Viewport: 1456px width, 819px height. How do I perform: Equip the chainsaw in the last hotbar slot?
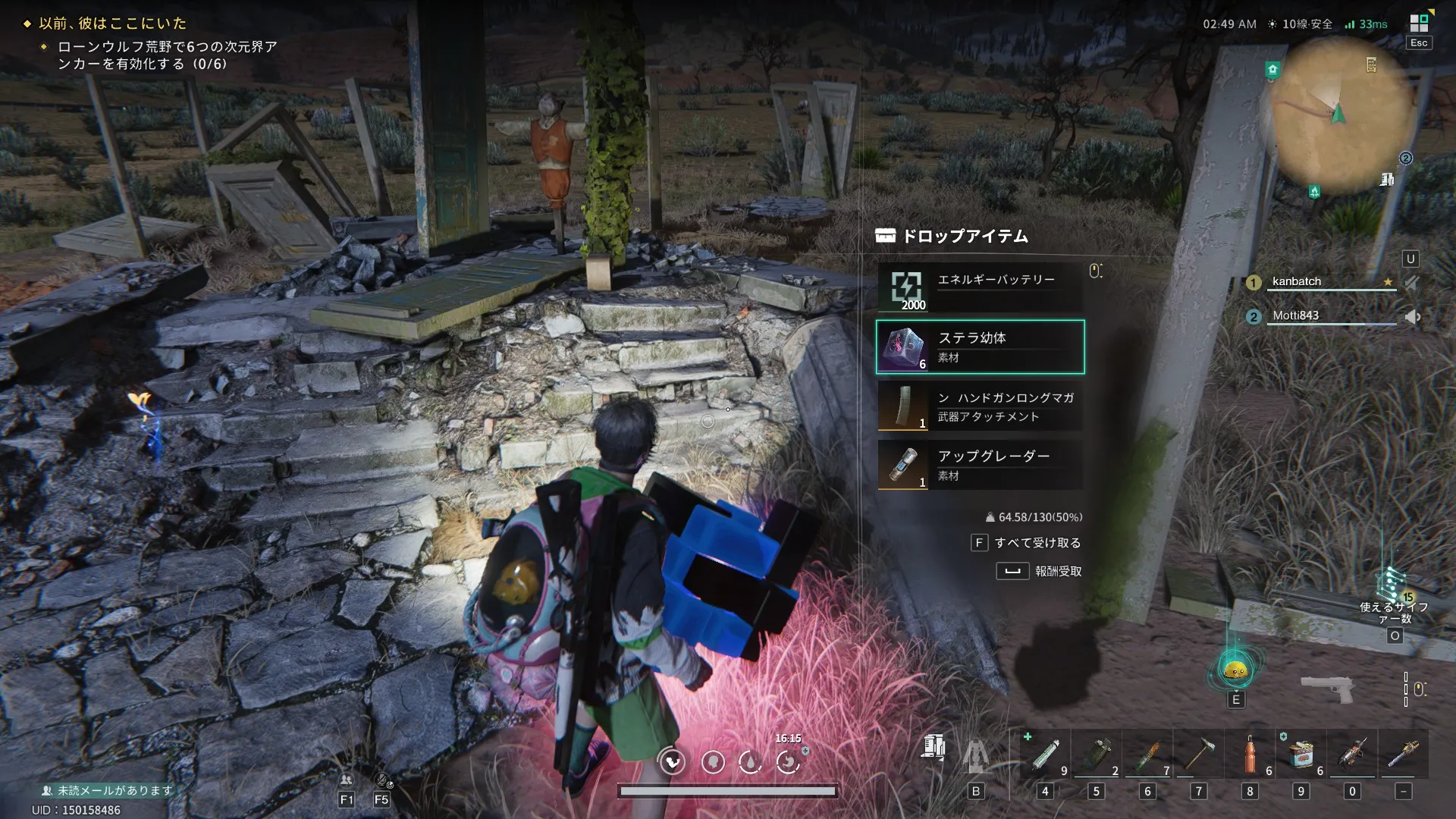tap(1403, 755)
